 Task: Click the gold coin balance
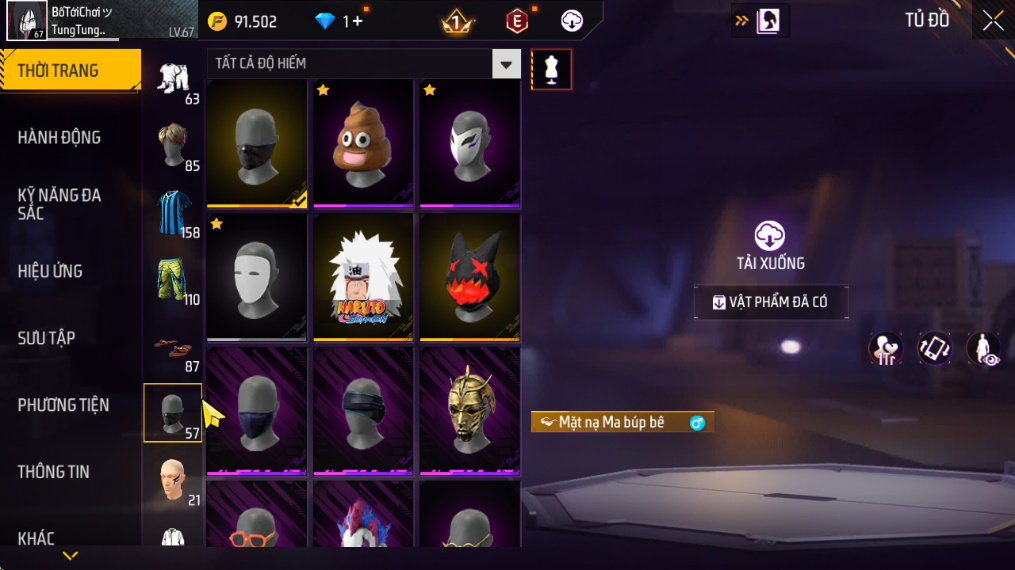click(243, 21)
